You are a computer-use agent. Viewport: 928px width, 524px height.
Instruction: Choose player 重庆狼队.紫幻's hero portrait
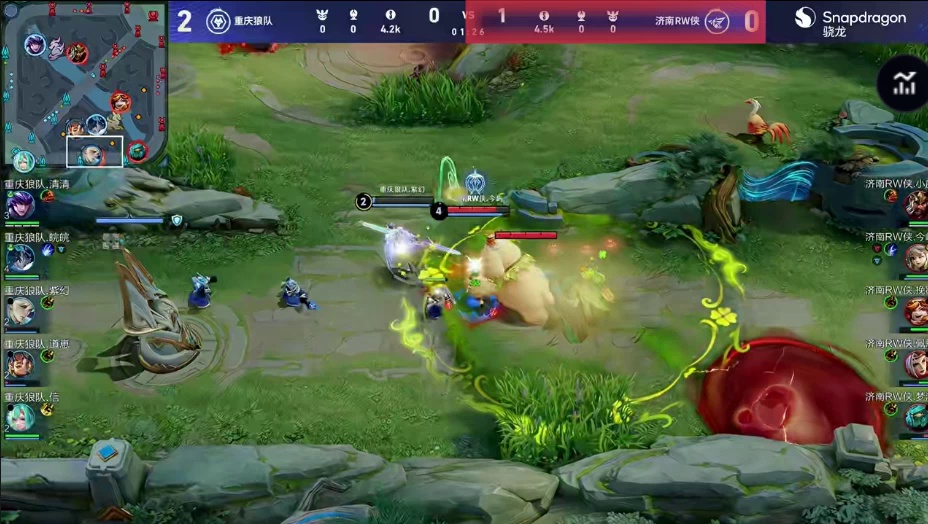(x=19, y=311)
